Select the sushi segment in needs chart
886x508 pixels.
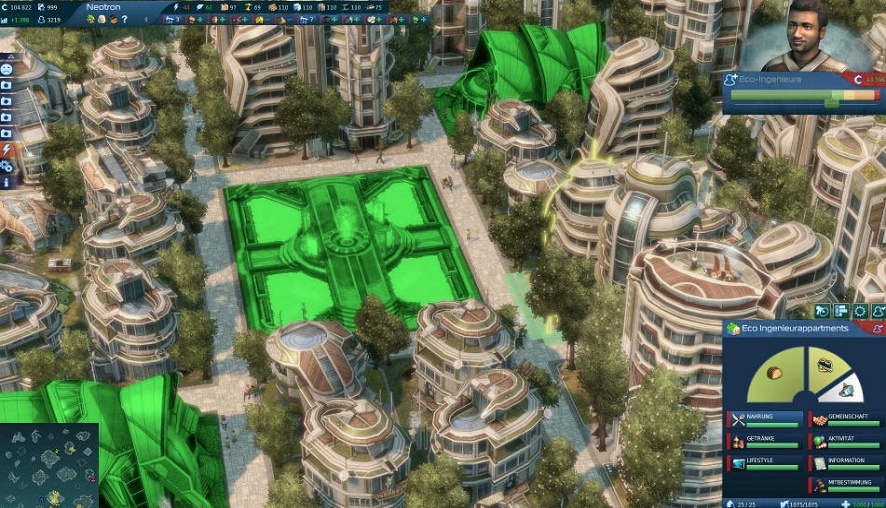(x=825, y=366)
